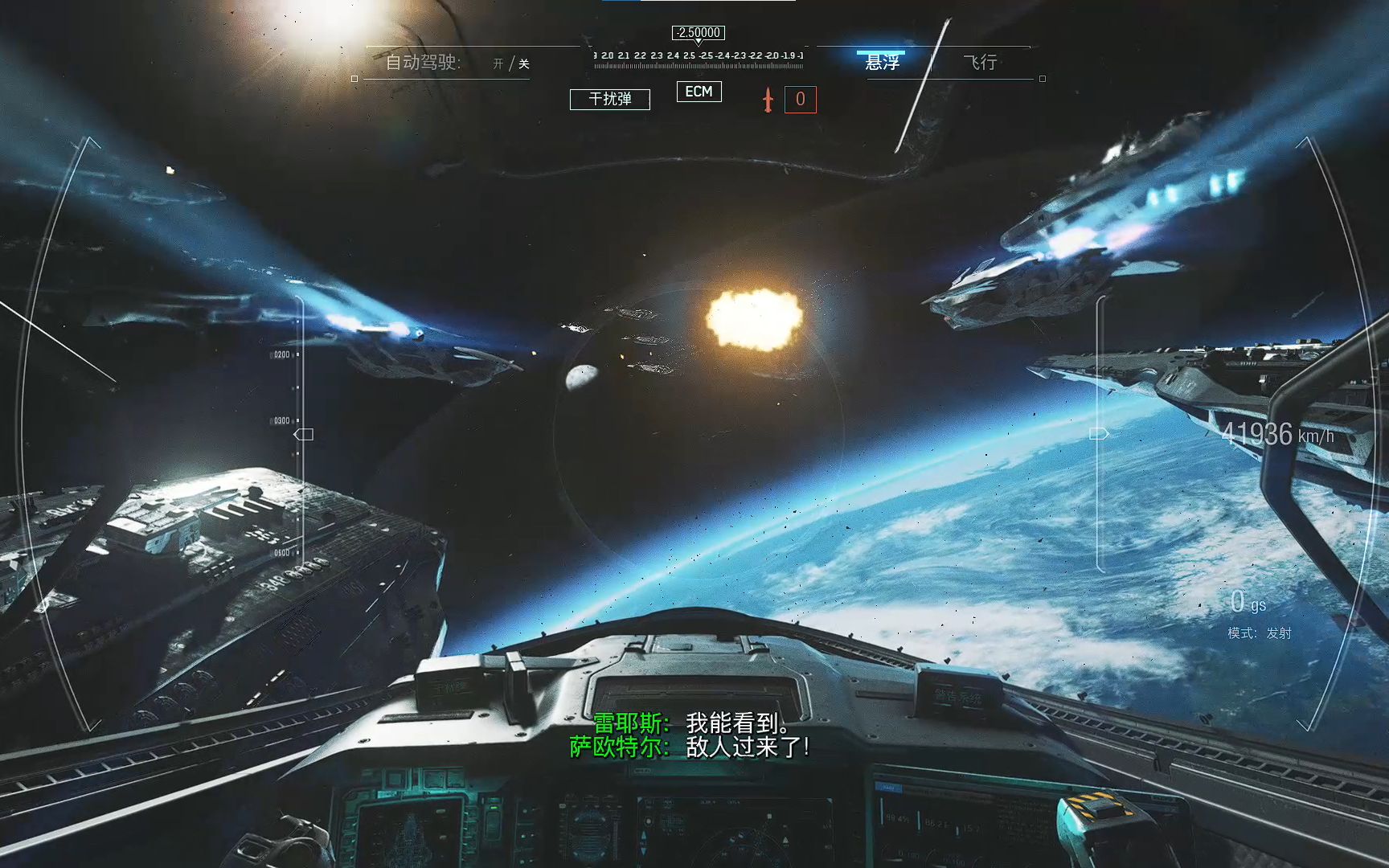Expand the -2.50000 heading readout

point(698,33)
